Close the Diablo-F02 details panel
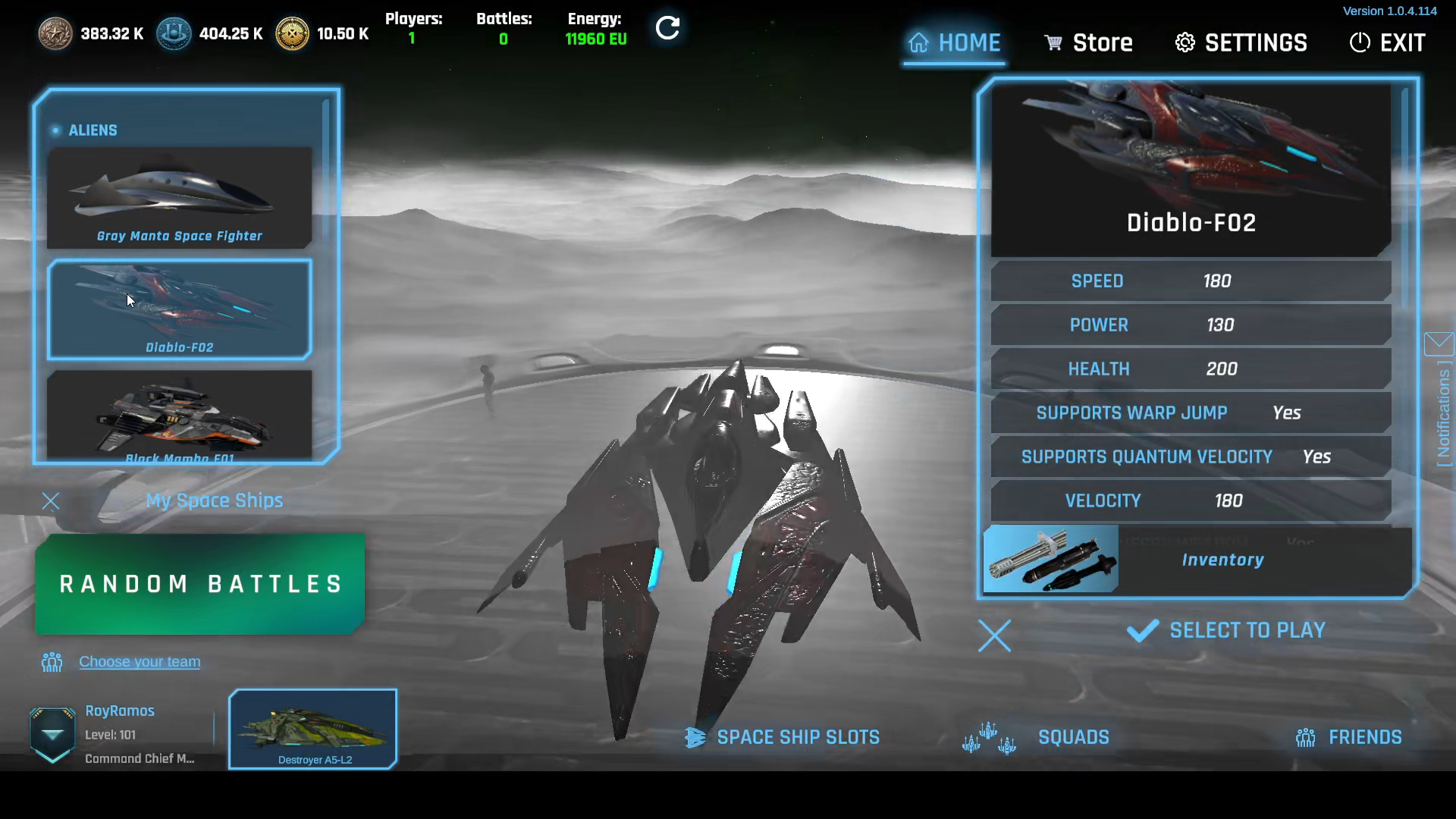 tap(994, 636)
